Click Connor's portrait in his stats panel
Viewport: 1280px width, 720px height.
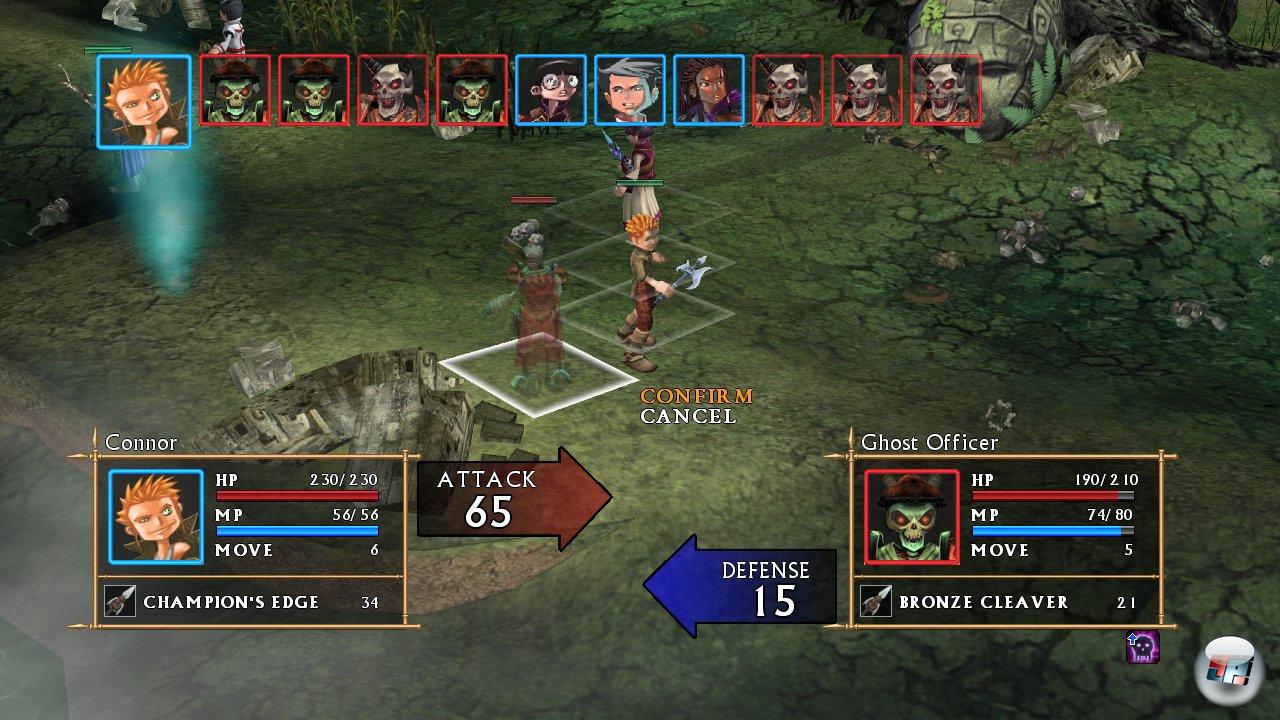156,517
